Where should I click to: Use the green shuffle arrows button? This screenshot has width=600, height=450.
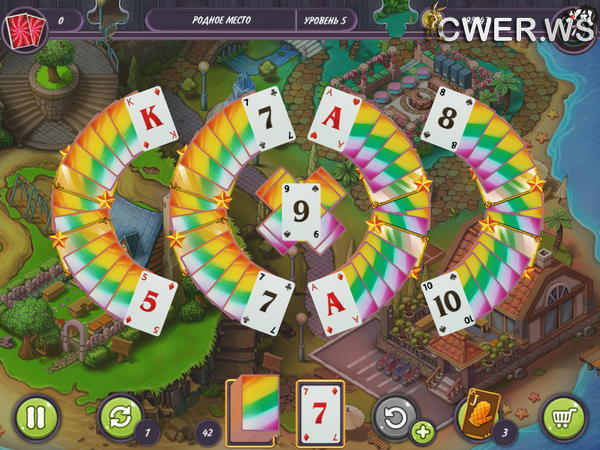click(121, 416)
